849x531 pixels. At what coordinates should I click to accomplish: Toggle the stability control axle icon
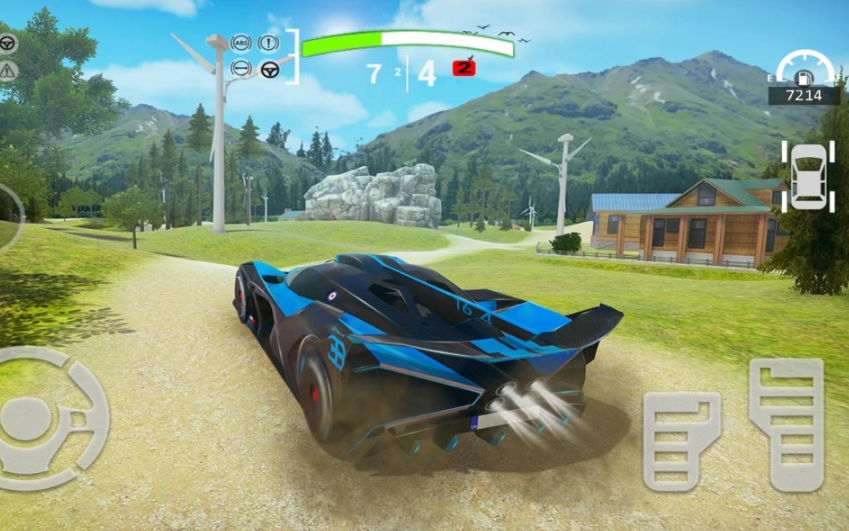point(240,69)
